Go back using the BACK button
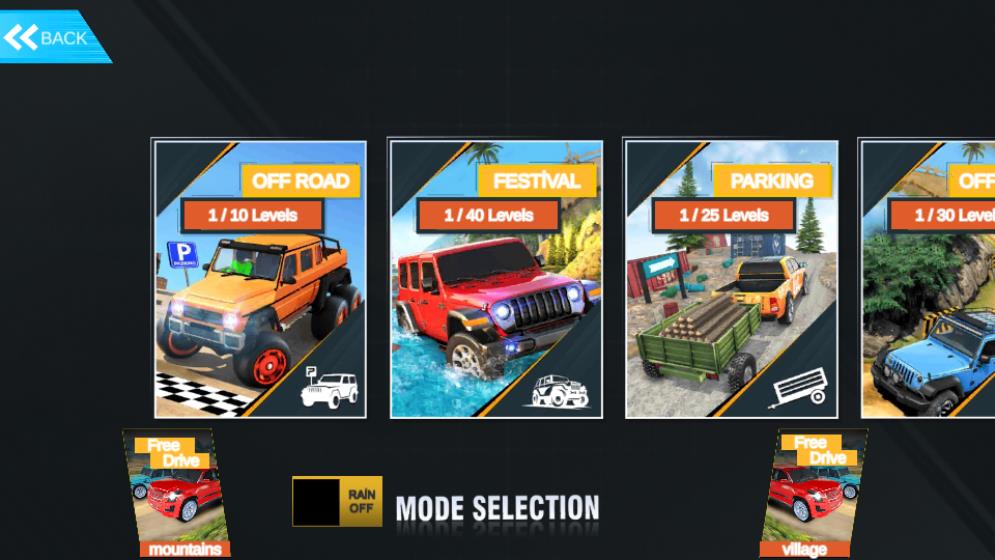The width and height of the screenshot is (995, 560). (50, 38)
